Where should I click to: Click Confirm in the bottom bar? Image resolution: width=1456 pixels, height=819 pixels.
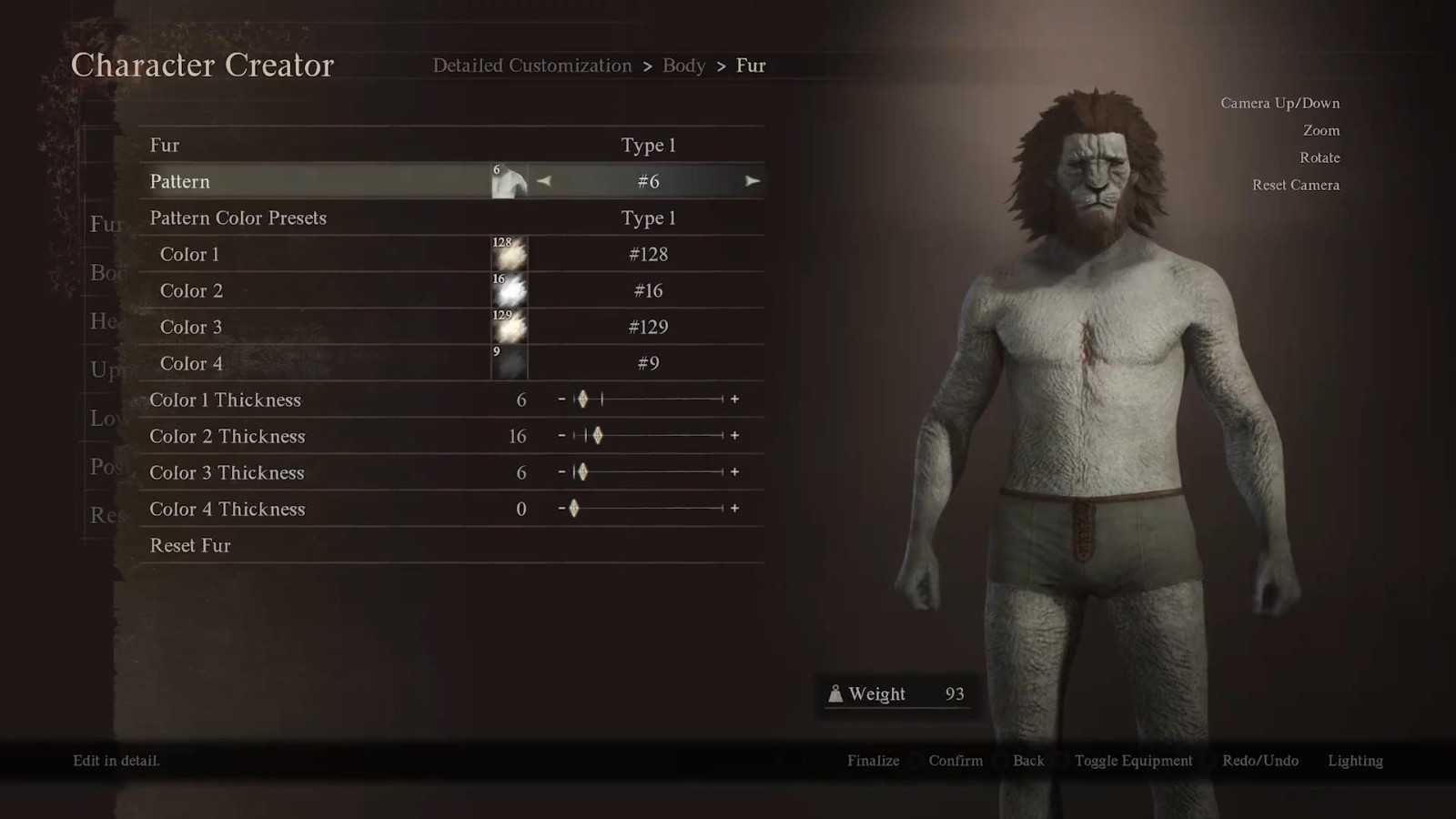click(955, 761)
